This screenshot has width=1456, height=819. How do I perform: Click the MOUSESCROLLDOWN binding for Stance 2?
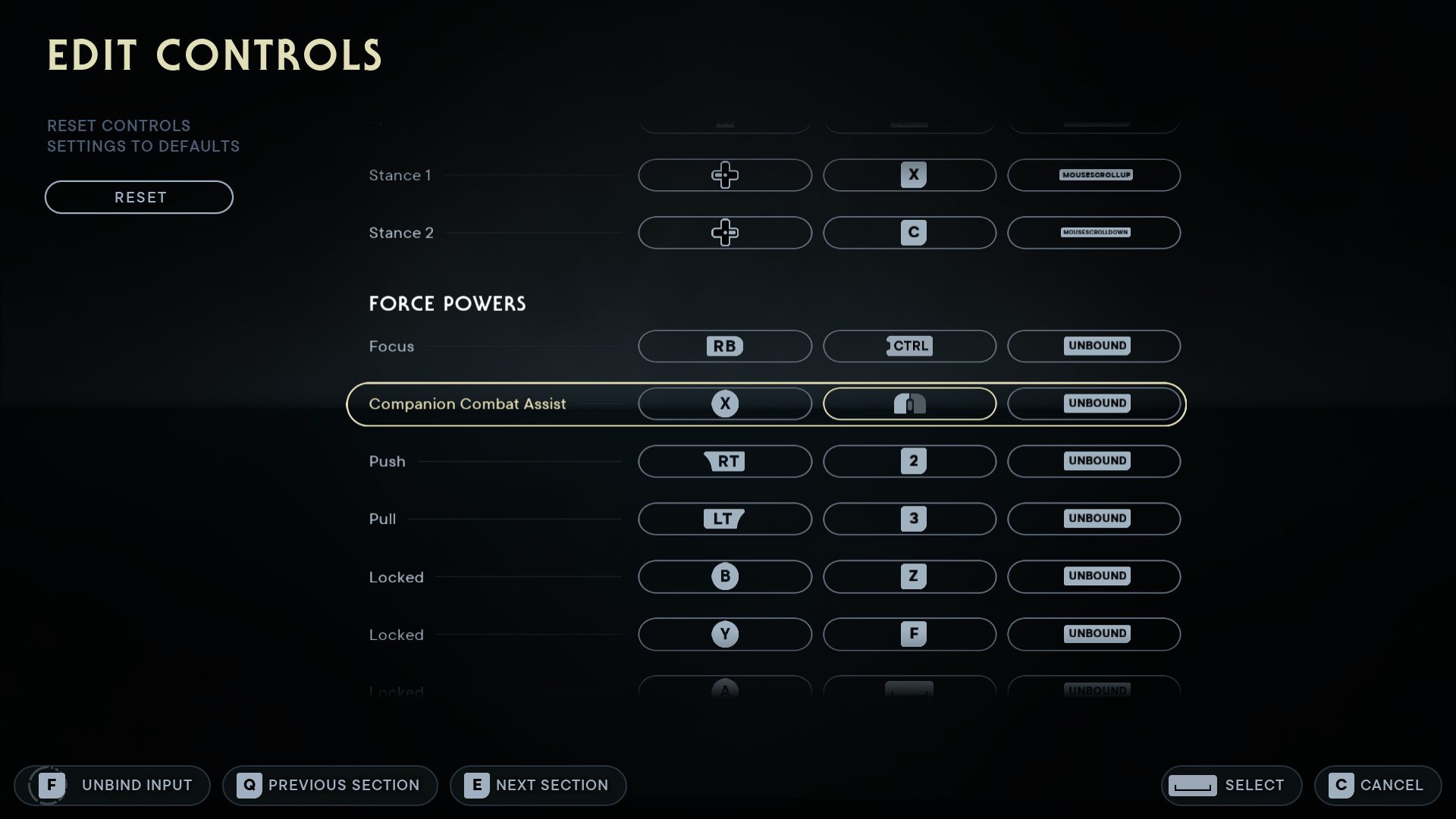[1094, 233]
